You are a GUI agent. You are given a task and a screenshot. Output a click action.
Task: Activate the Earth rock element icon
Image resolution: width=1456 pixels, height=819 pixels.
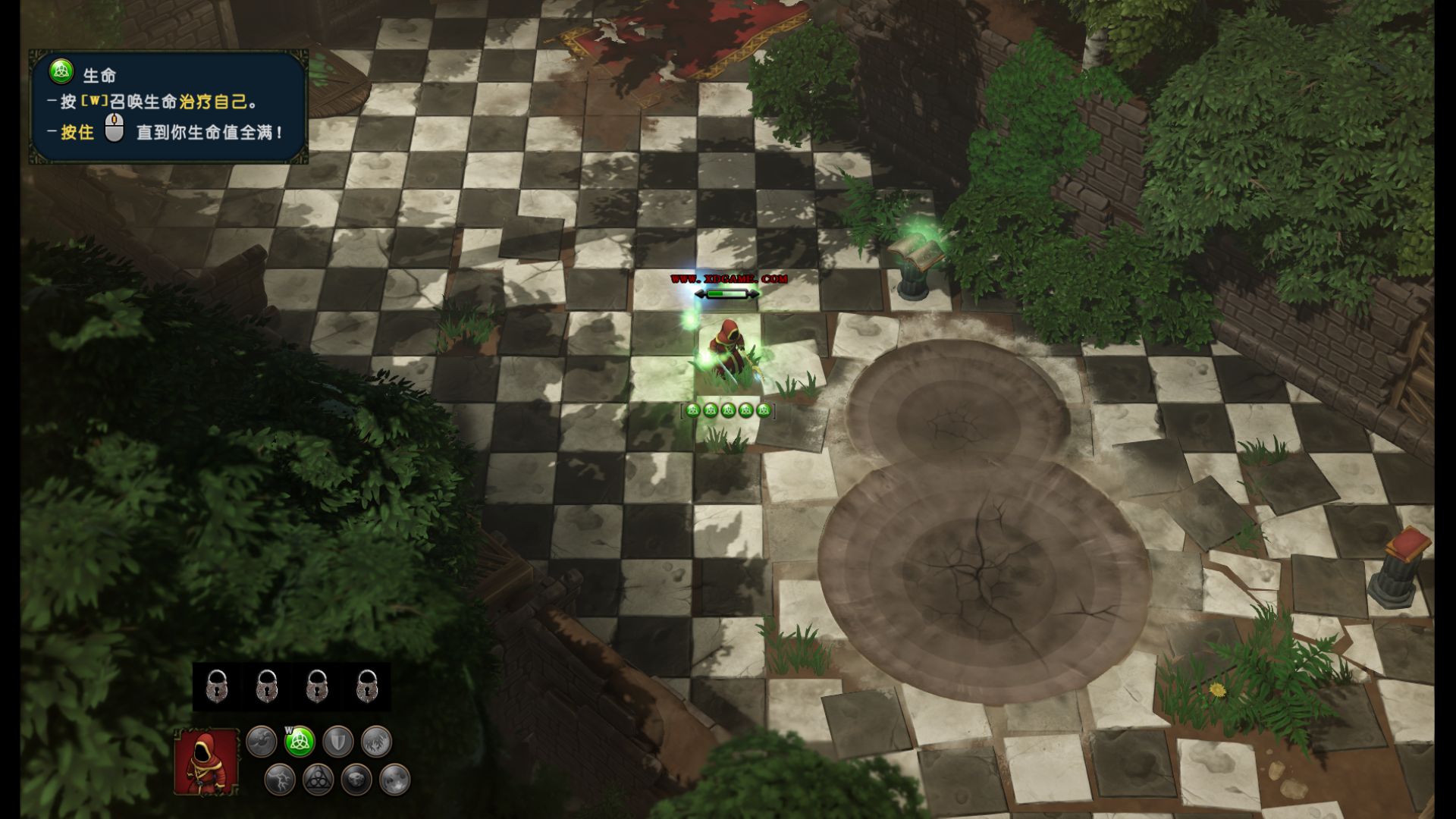pos(356,780)
